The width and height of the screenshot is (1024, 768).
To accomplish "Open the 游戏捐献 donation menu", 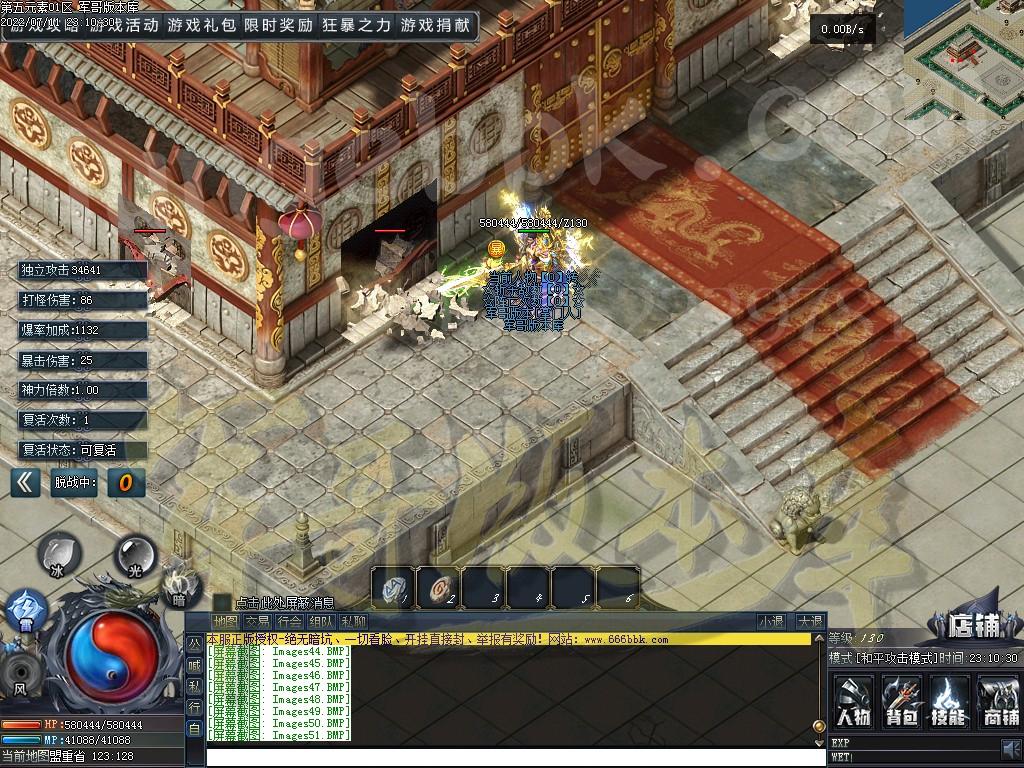I will pos(434,25).
